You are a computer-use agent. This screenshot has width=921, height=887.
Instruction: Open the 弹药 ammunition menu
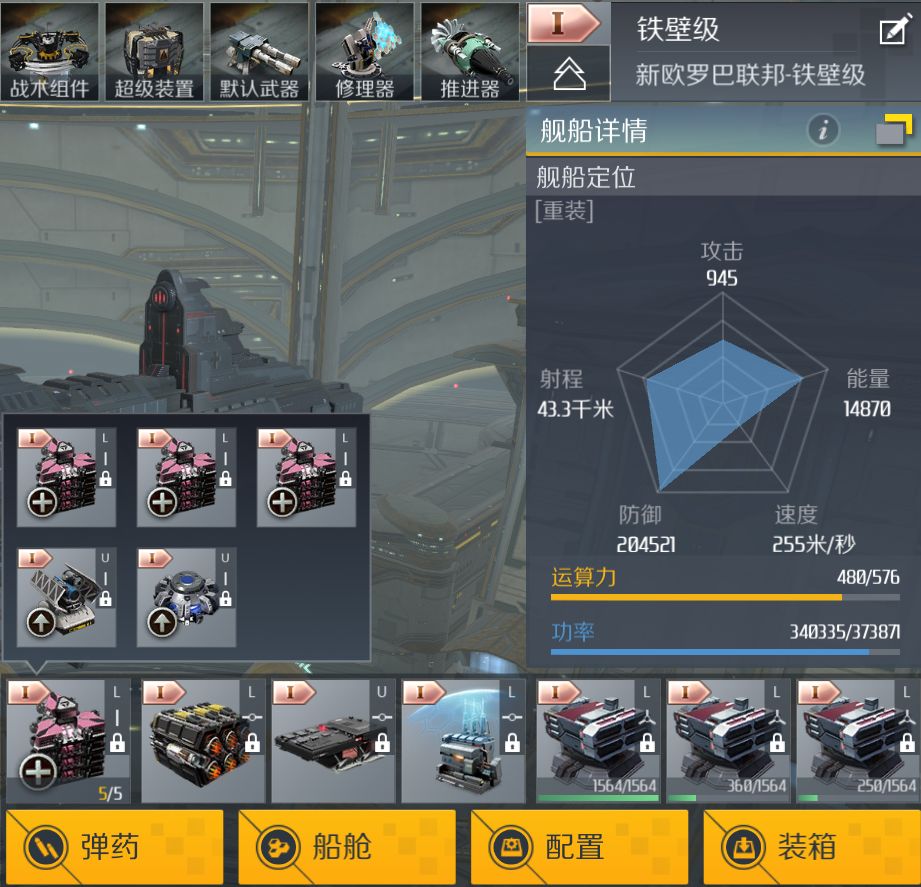coord(115,848)
